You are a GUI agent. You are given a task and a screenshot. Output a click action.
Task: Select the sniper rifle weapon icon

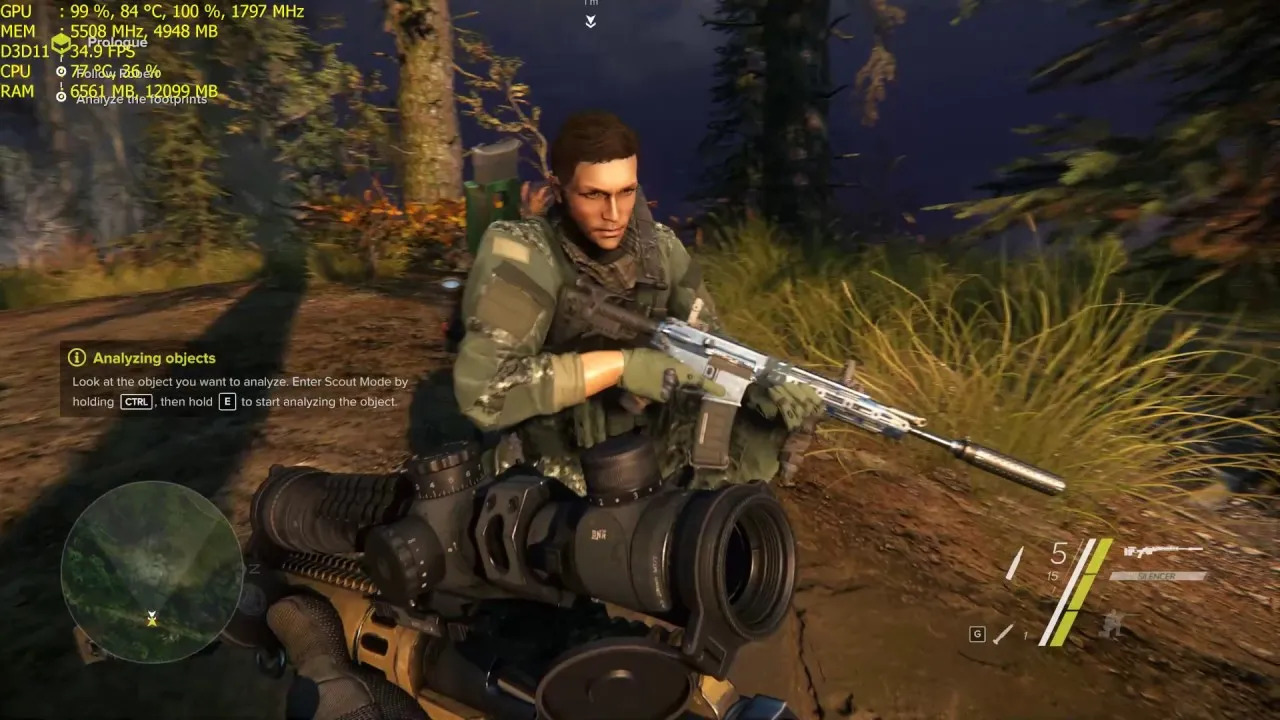point(1162,551)
